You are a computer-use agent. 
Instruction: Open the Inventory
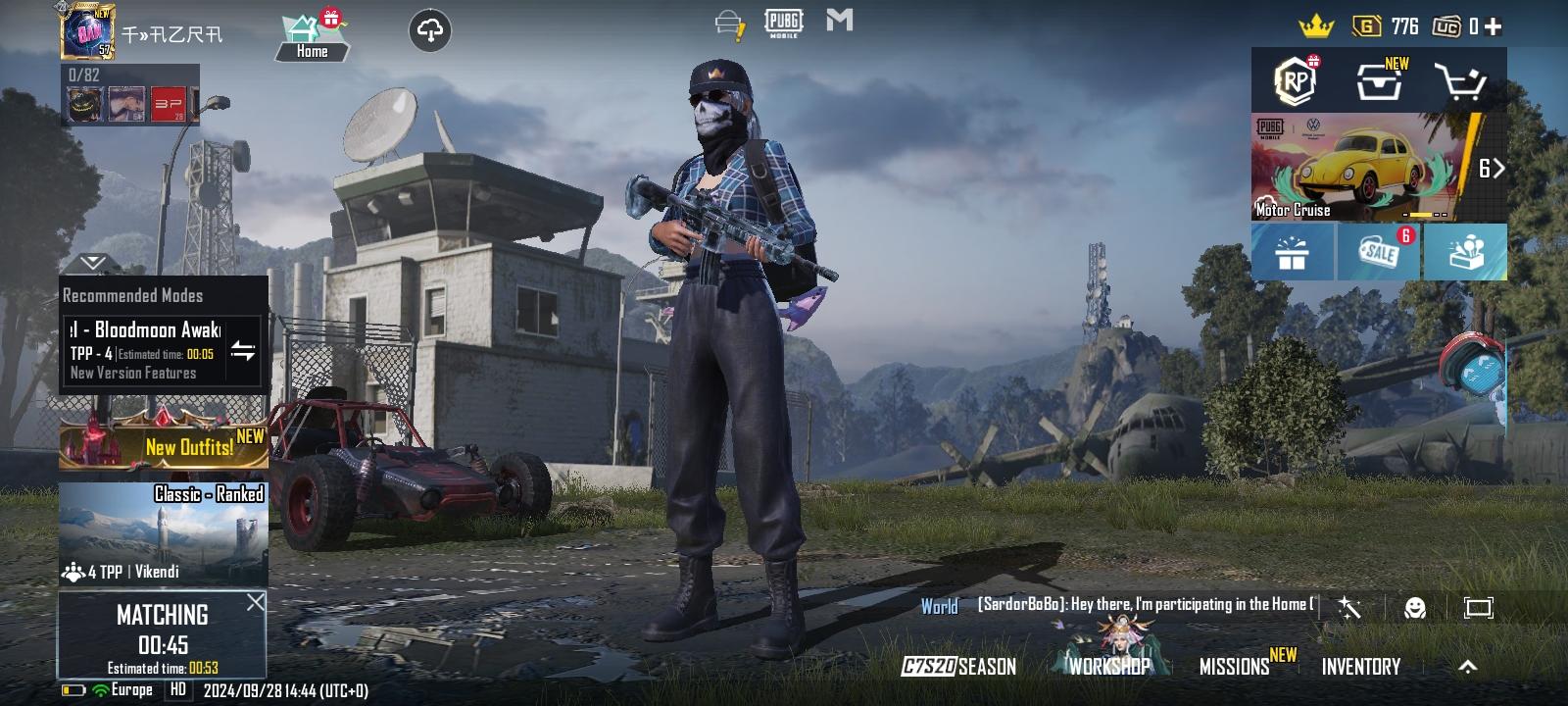(x=1360, y=667)
